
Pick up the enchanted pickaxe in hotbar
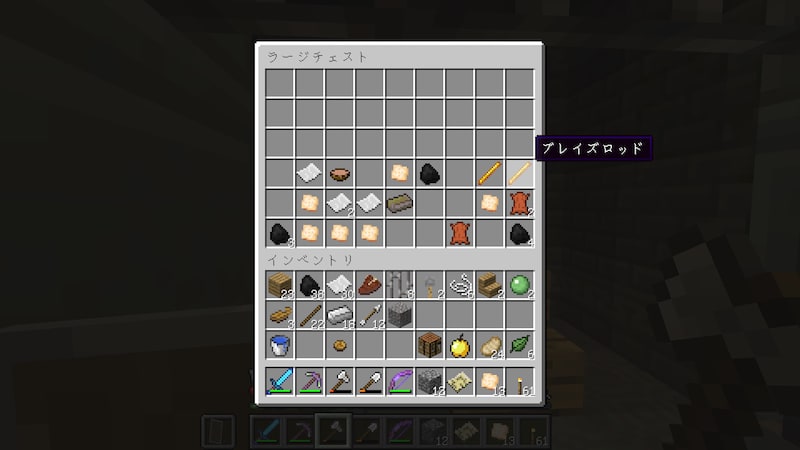point(309,382)
